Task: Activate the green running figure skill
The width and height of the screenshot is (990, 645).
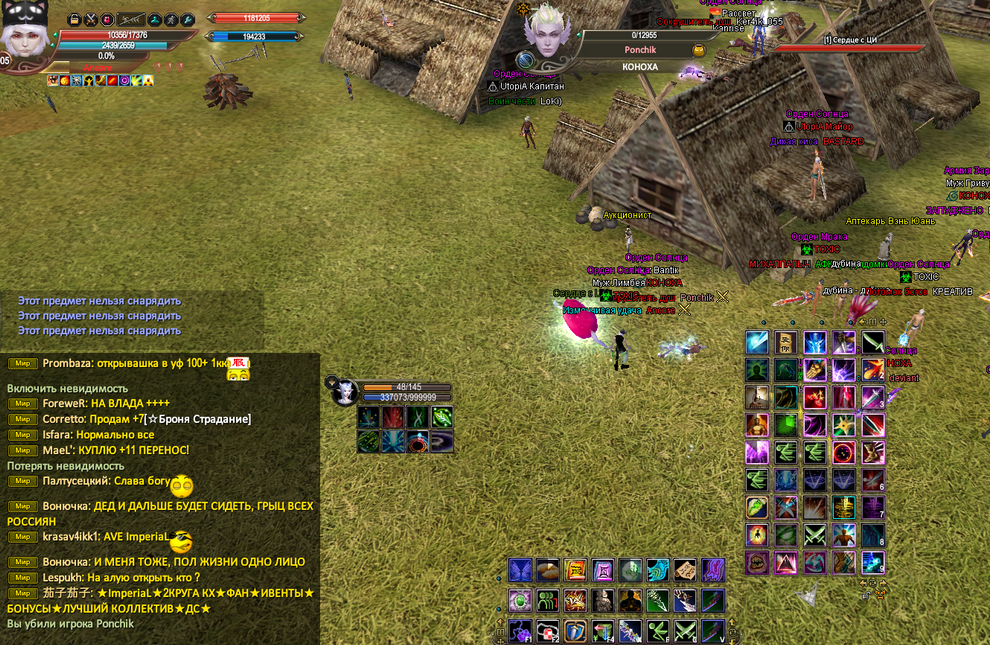Action: point(658,631)
